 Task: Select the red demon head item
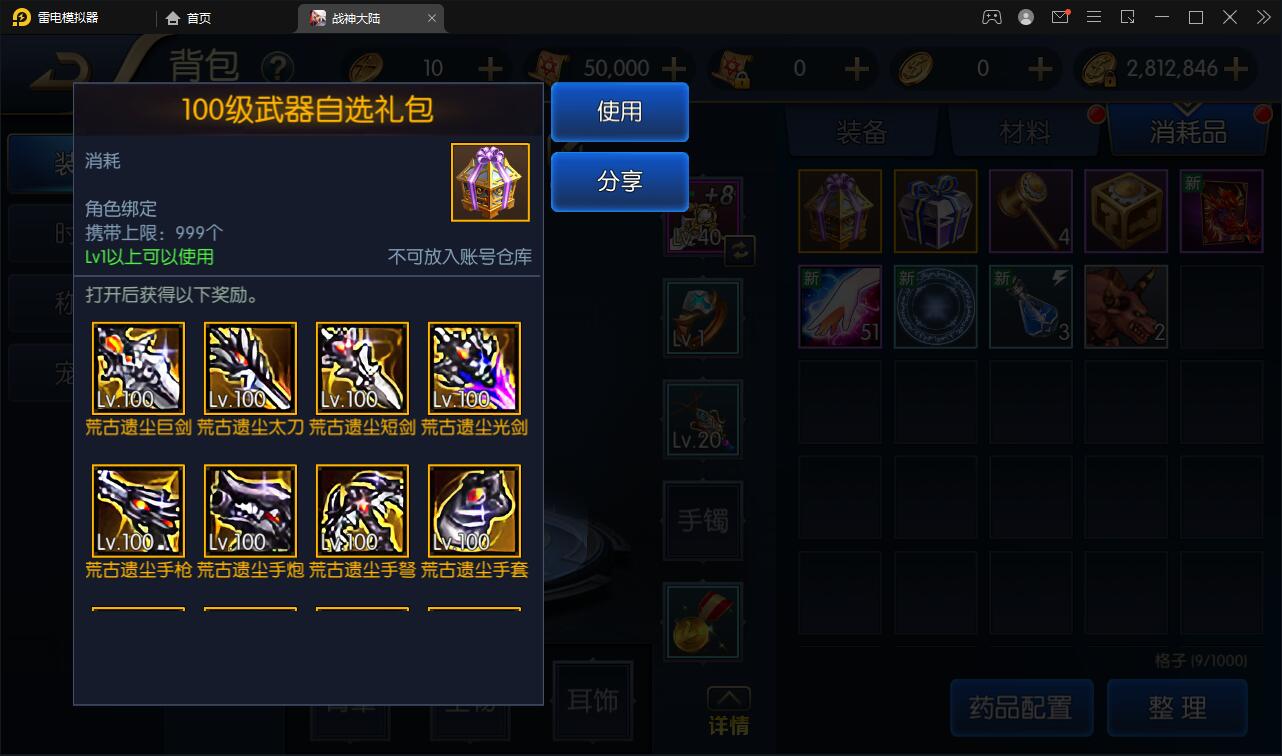(x=1126, y=307)
